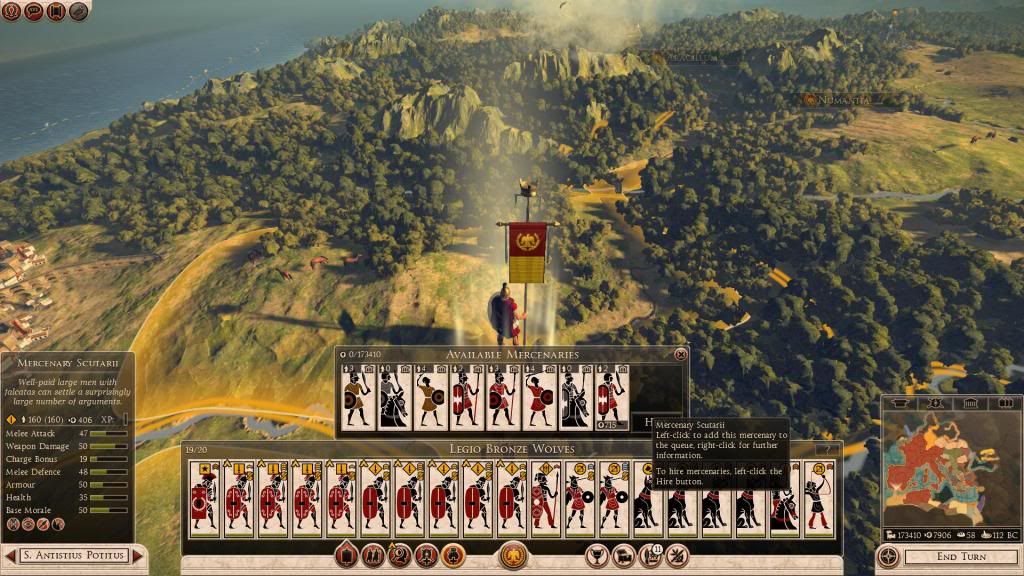The image size is (1024, 576).
Task: Select the general's unit card in the army
Action: (204, 498)
